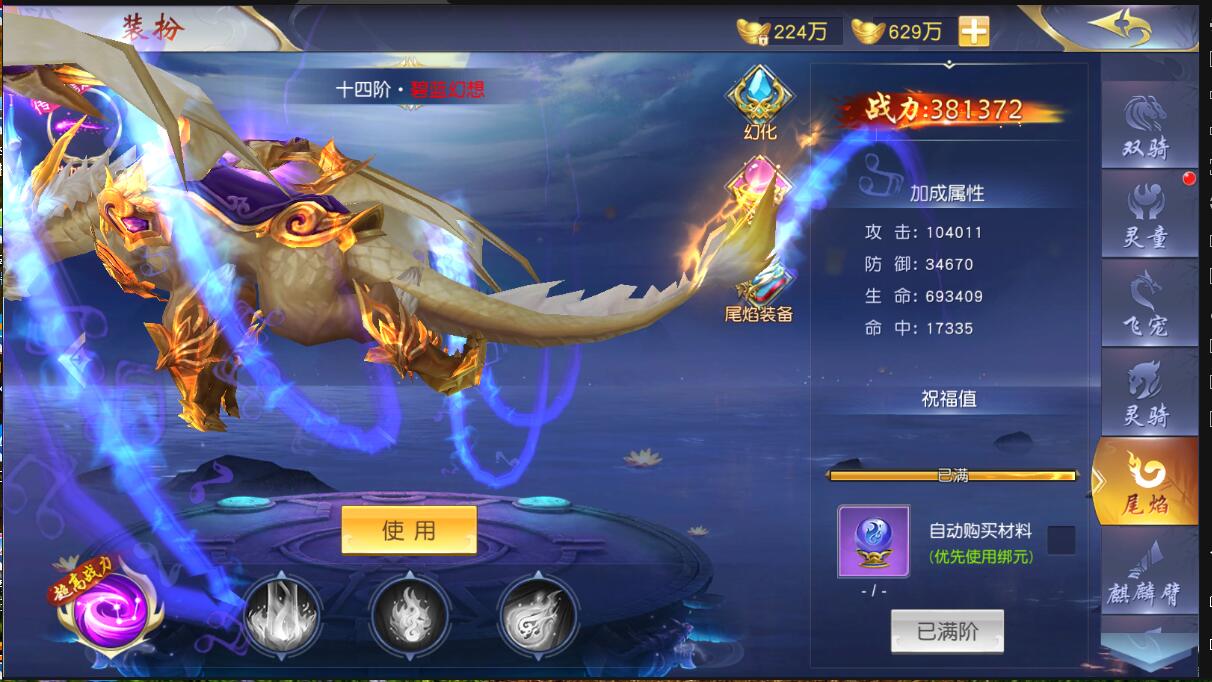1212x682 pixels.
Task: Toggle the 自动购买材料 checkbox
Action: (x=1061, y=541)
